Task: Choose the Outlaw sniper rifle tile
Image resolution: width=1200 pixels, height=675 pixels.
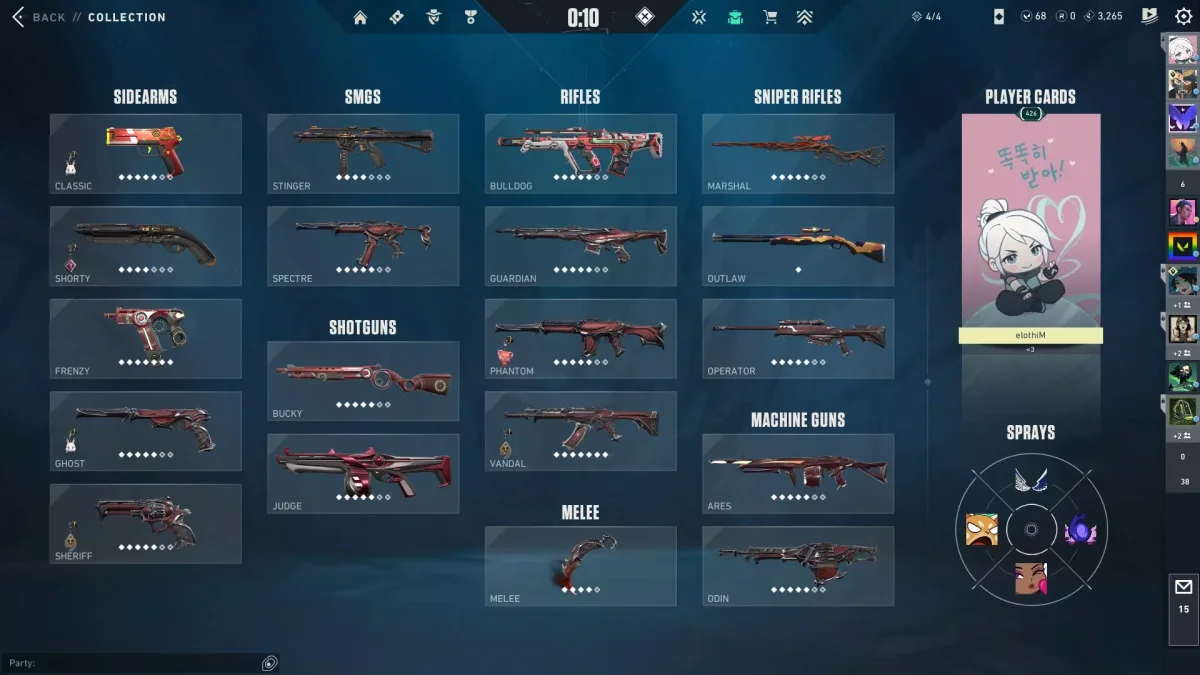Action: tap(798, 246)
